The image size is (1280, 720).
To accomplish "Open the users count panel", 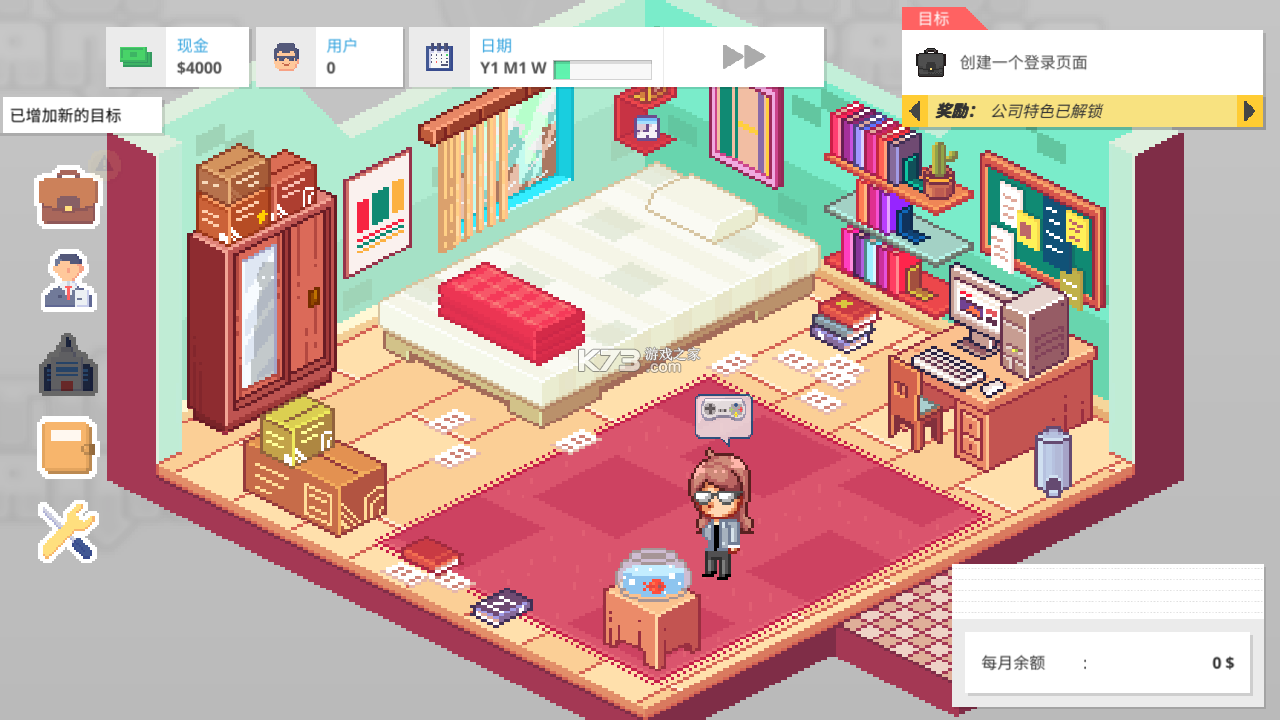I will tap(329, 57).
